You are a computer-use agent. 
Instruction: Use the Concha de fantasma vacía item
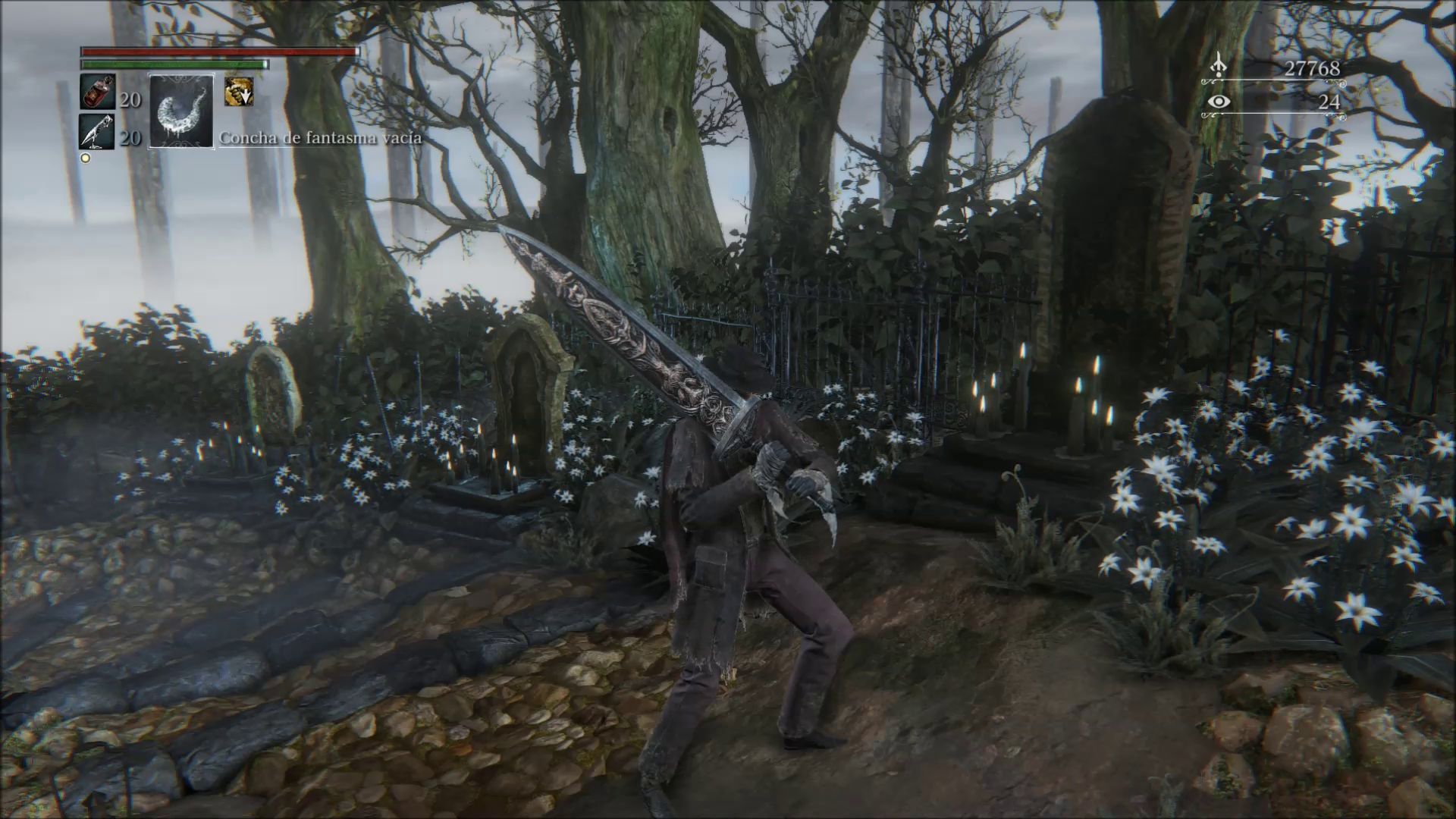point(181,111)
